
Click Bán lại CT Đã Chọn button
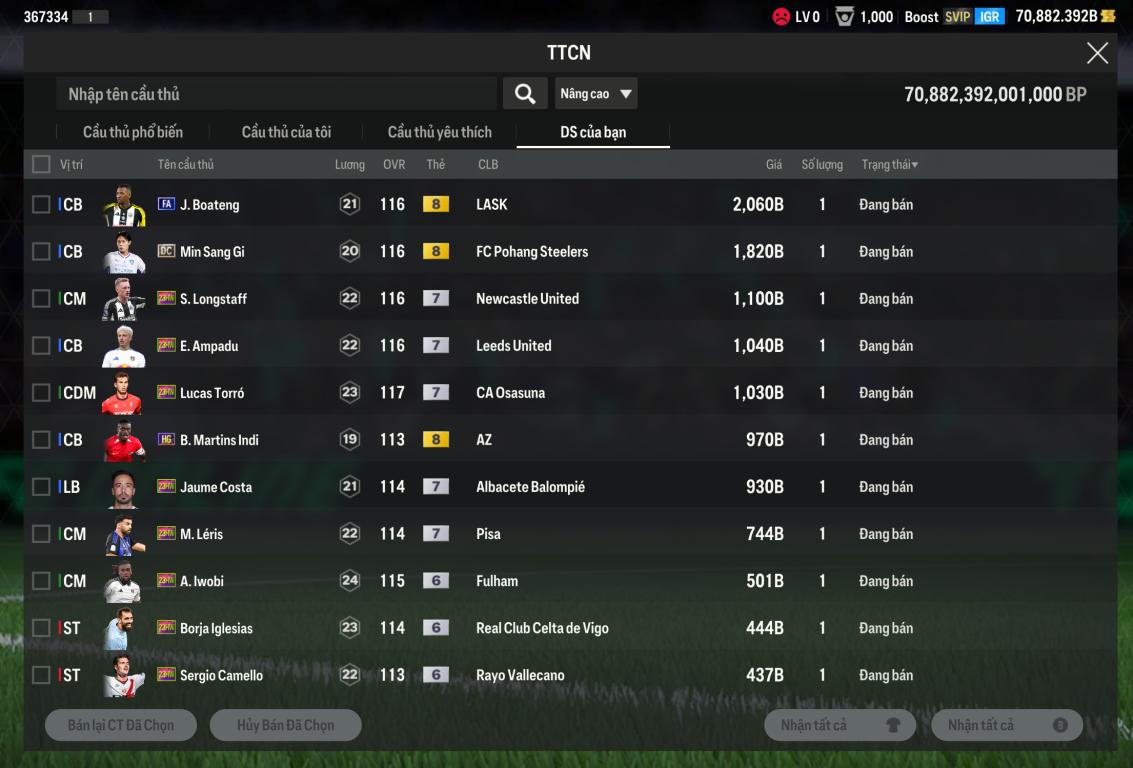(x=121, y=725)
